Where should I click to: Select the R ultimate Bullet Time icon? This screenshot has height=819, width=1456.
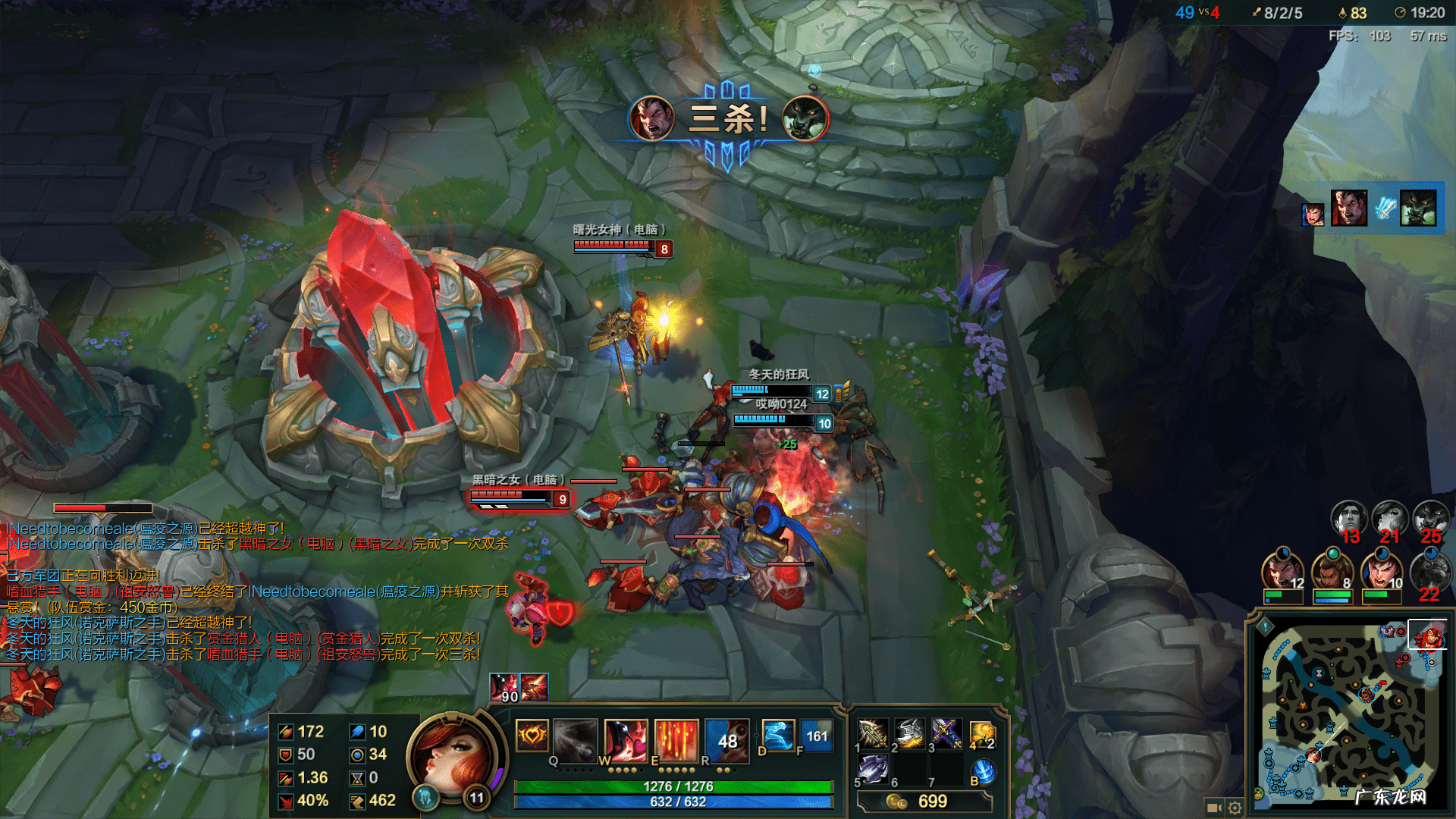tap(726, 739)
